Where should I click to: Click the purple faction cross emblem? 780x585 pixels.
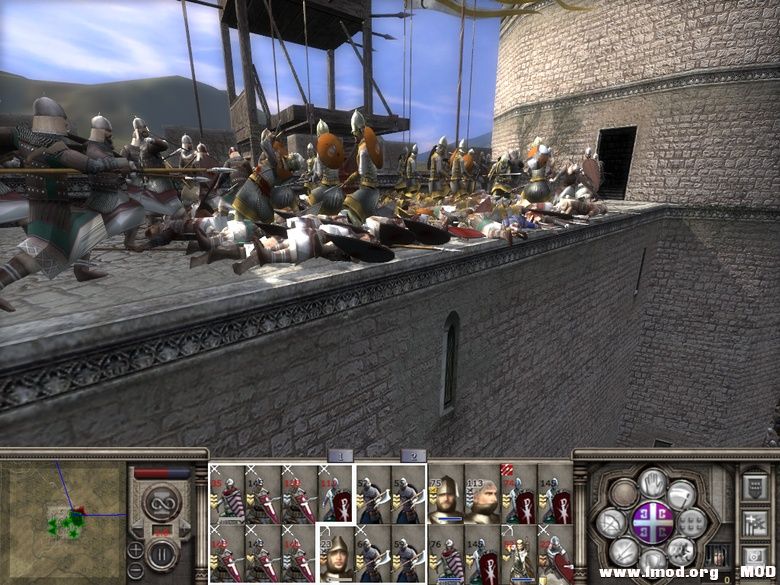click(x=651, y=522)
